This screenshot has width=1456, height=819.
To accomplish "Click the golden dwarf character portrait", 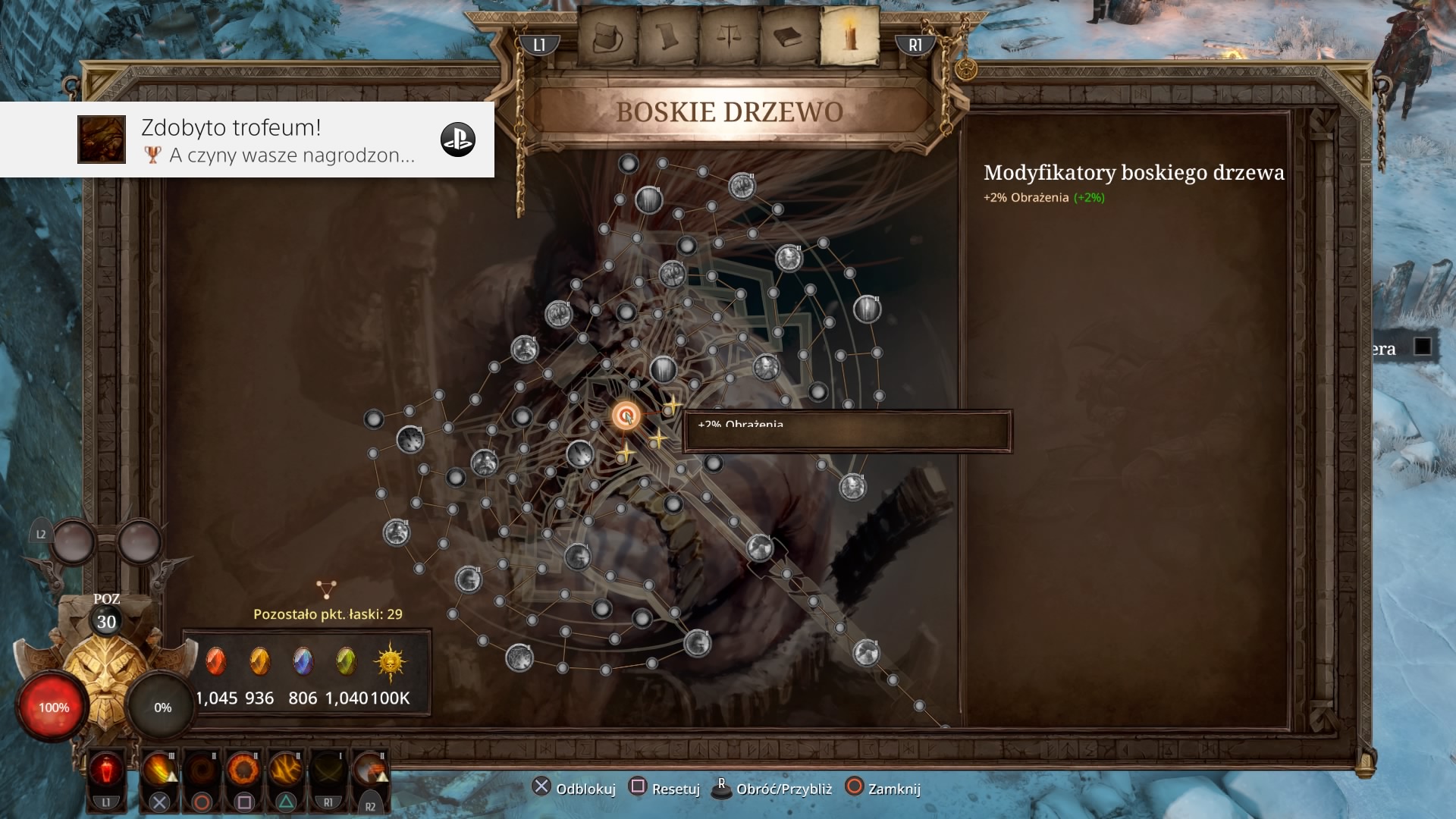I will [107, 669].
